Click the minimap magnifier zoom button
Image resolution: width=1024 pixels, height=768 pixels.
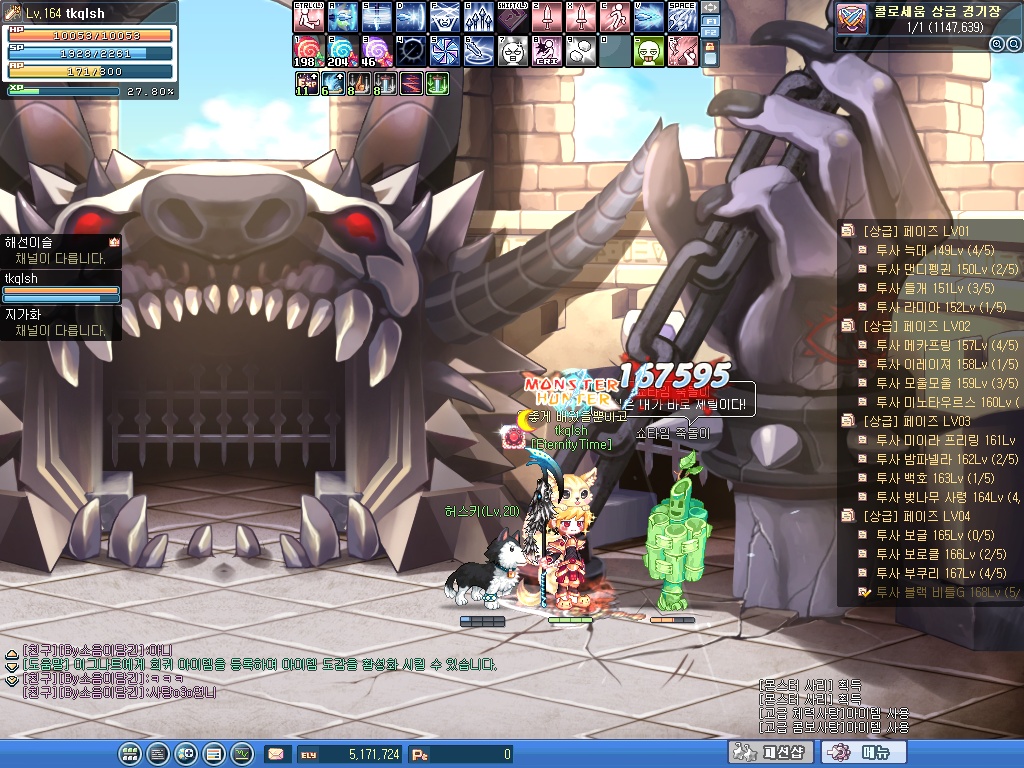click(x=996, y=44)
